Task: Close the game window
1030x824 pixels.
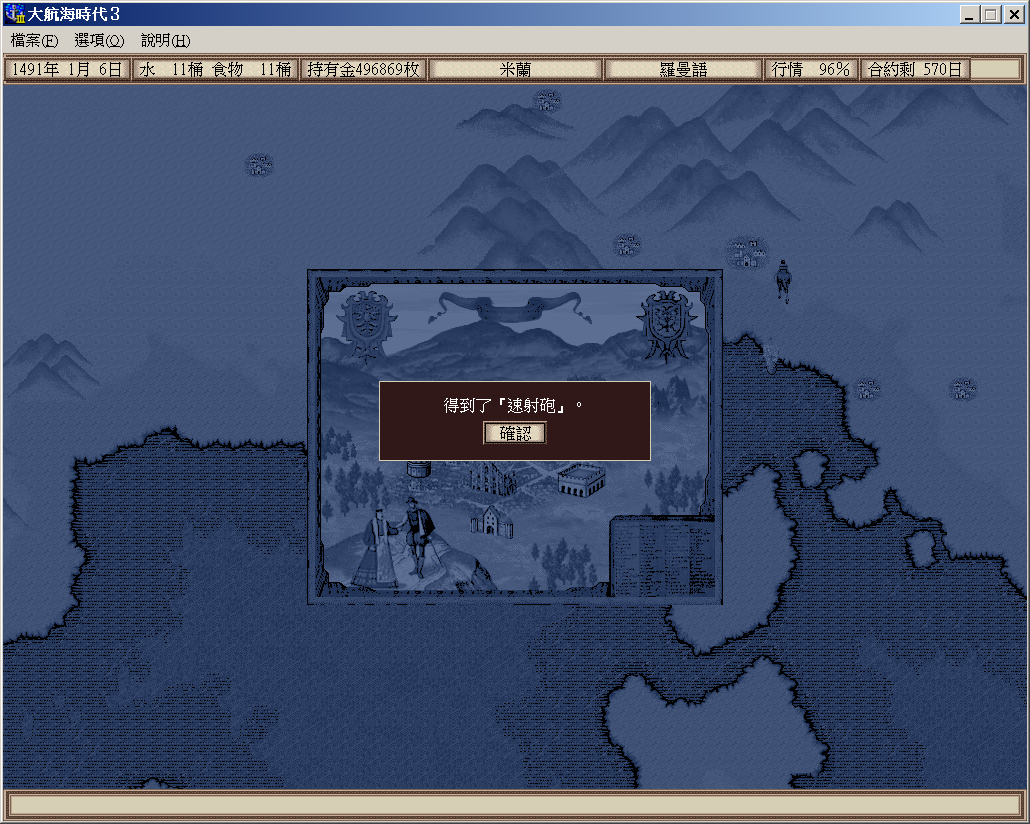Action: (x=1013, y=14)
